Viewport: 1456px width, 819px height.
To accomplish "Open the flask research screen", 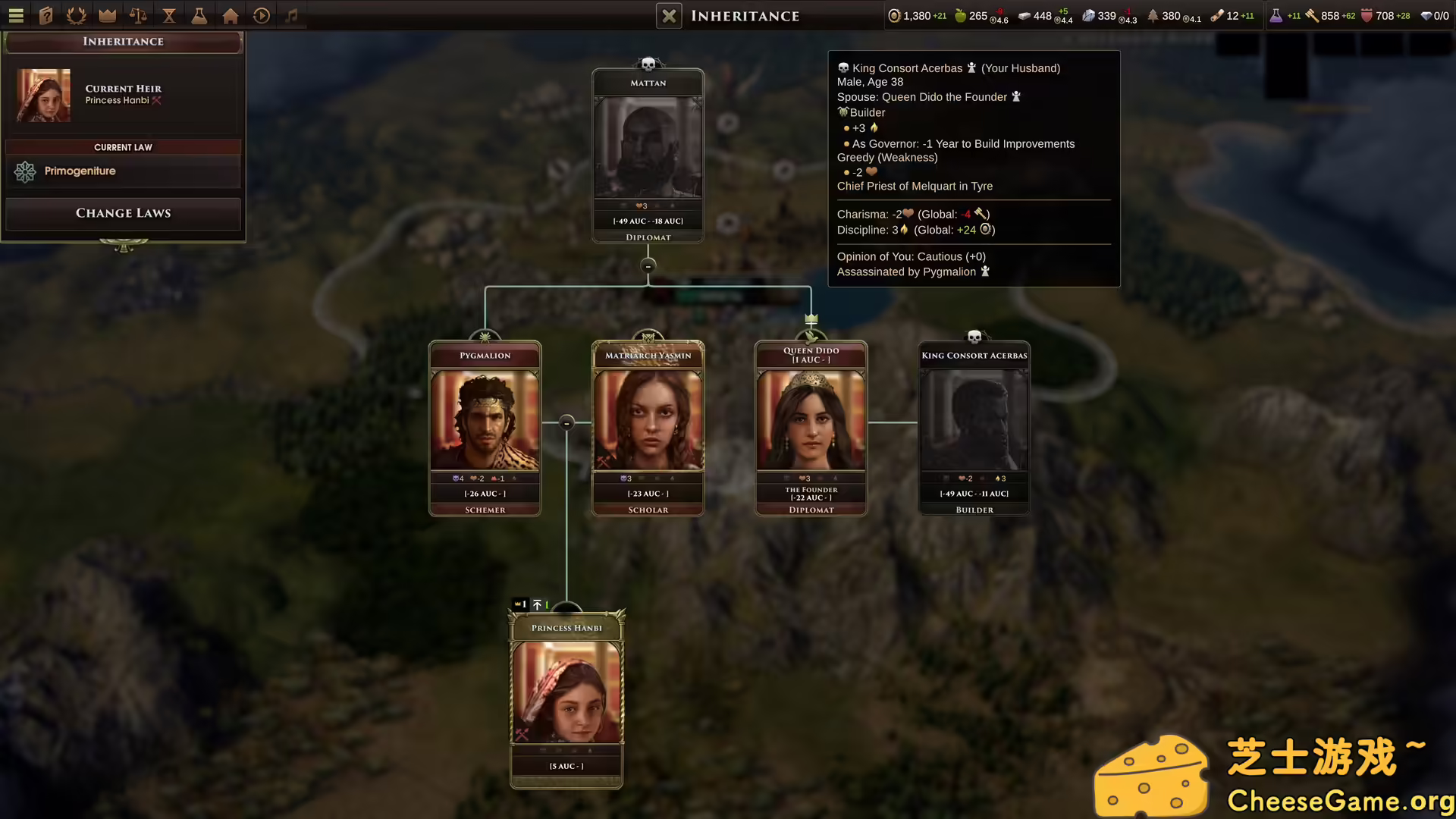I will pos(199,15).
